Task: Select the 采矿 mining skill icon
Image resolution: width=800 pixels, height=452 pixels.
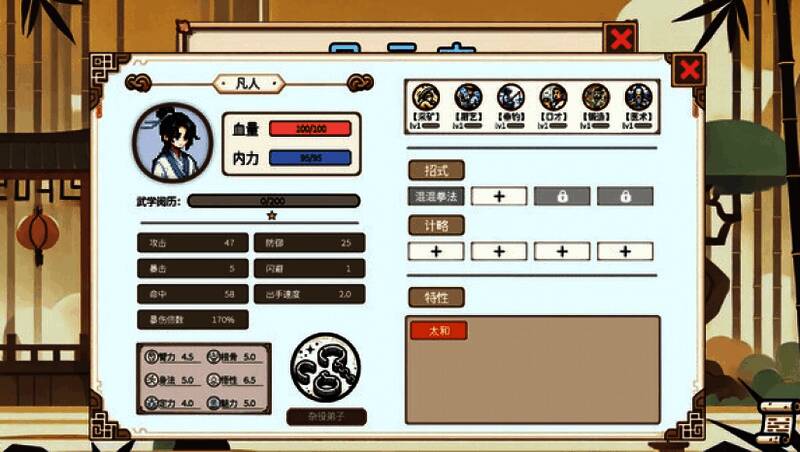Action: 427,97
